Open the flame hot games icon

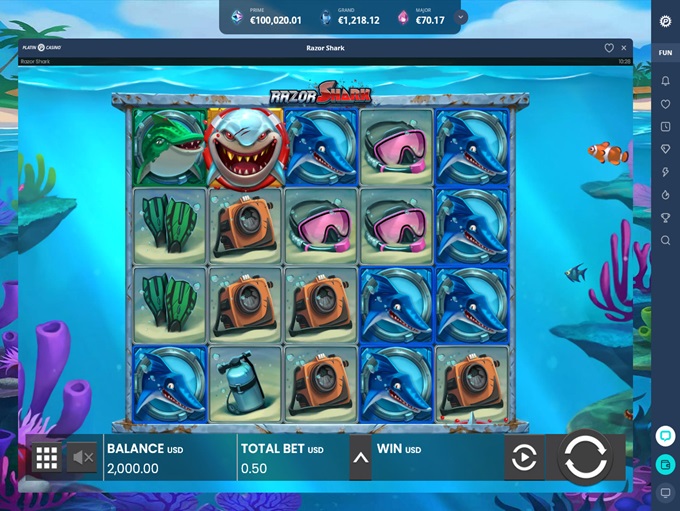tap(665, 195)
